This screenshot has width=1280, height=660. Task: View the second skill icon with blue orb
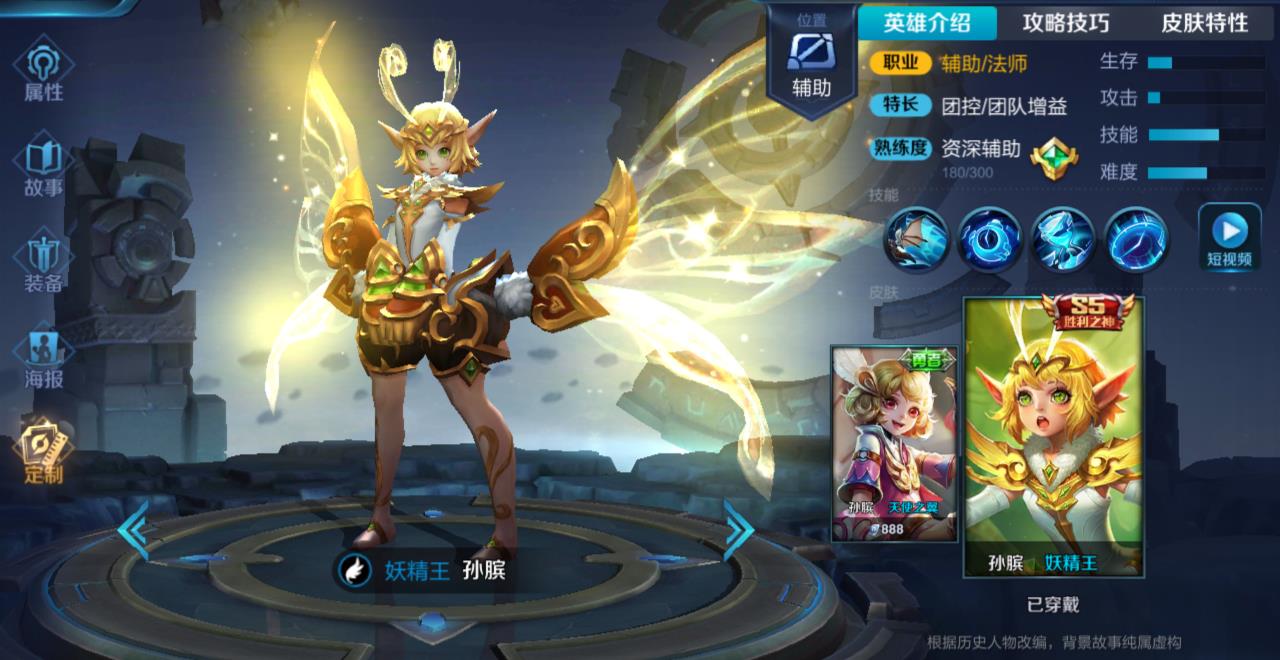pos(989,239)
